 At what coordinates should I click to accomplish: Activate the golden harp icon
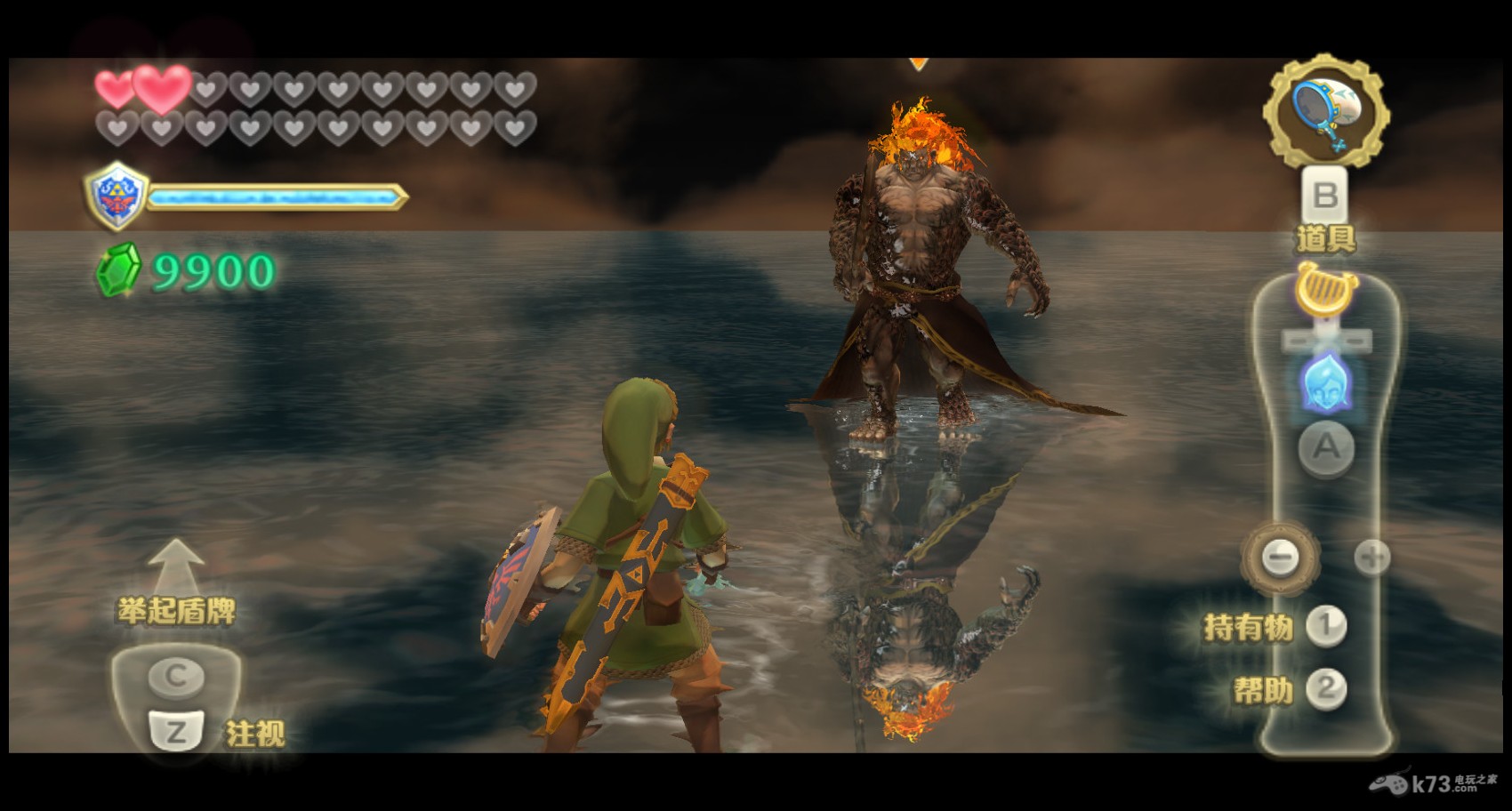1324,290
